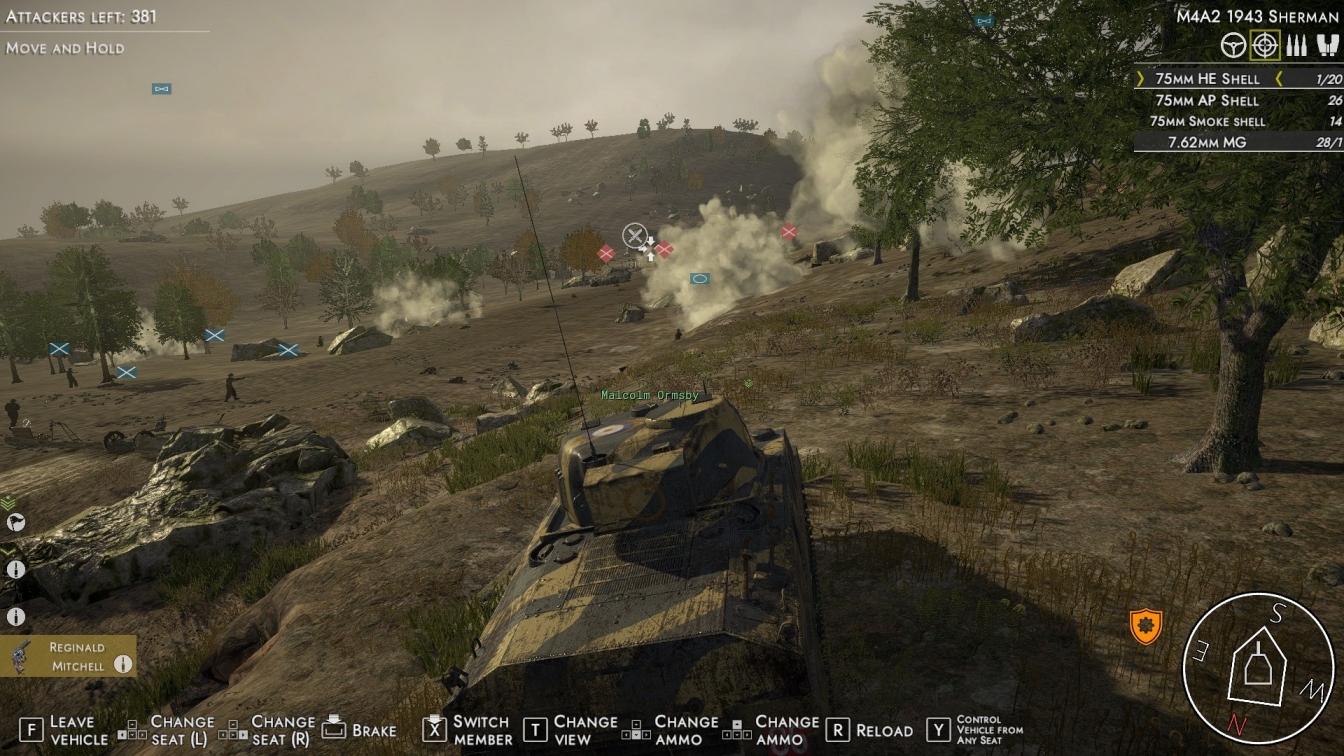This screenshot has width=1344, height=756.
Task: Select squad member Reginald Mitchell
Action: point(68,656)
